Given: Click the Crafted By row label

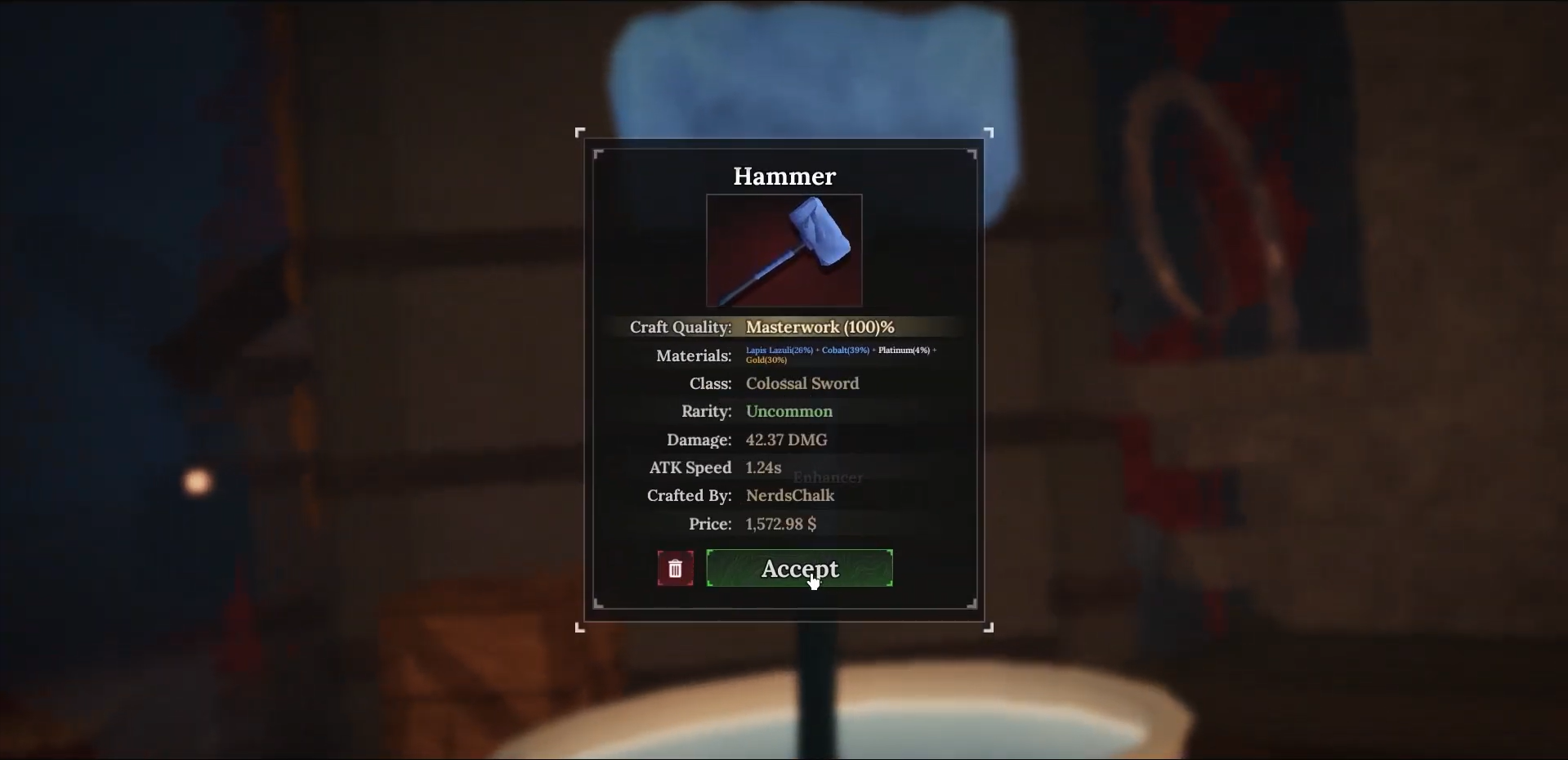Looking at the screenshot, I should point(689,495).
